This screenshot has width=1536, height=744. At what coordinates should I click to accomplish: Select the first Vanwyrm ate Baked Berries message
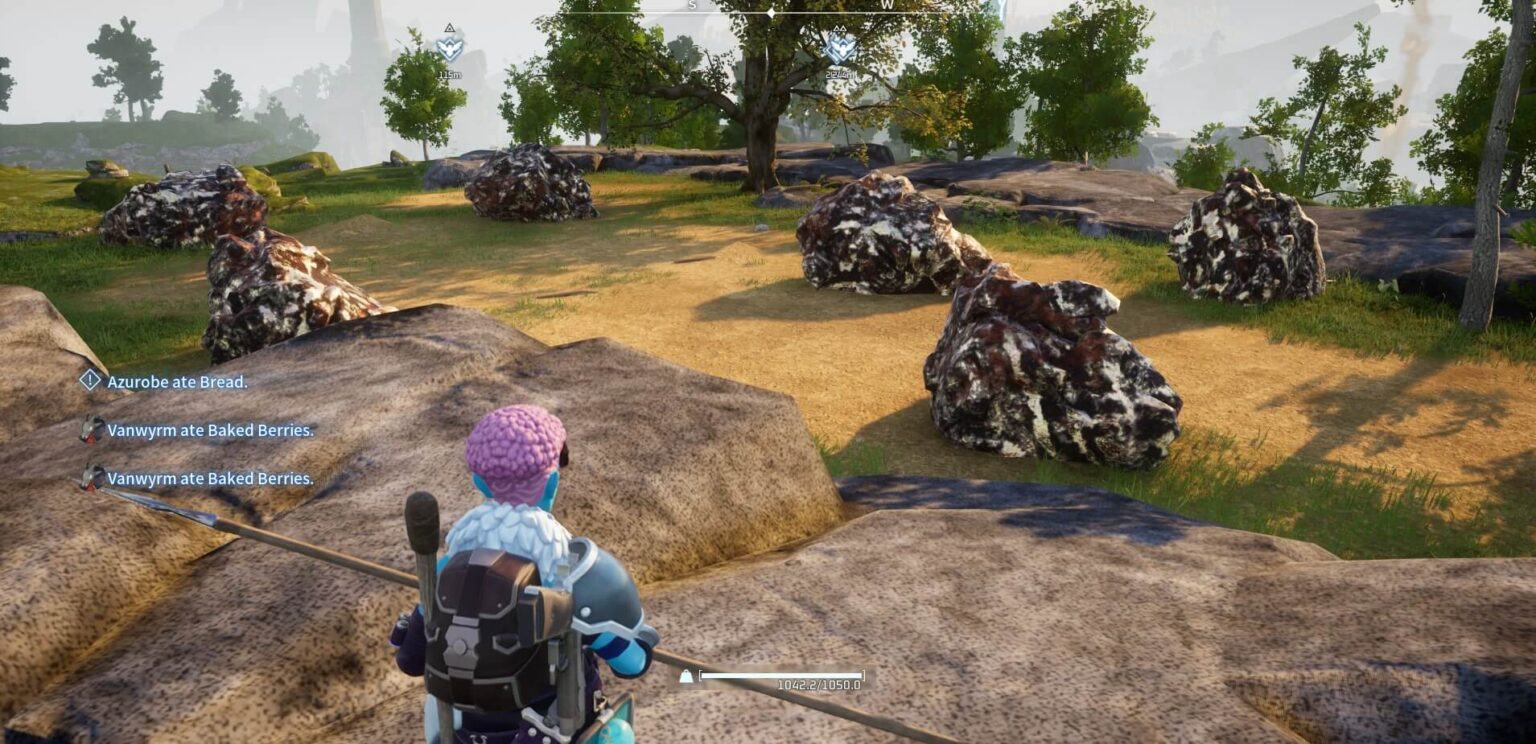(212, 430)
